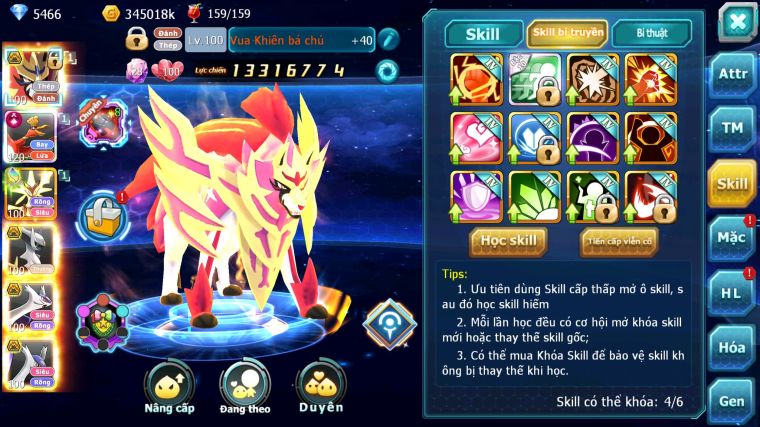The image size is (760, 427).
Task: Switch to the Skill bị truyền tab
Action: tap(567, 33)
